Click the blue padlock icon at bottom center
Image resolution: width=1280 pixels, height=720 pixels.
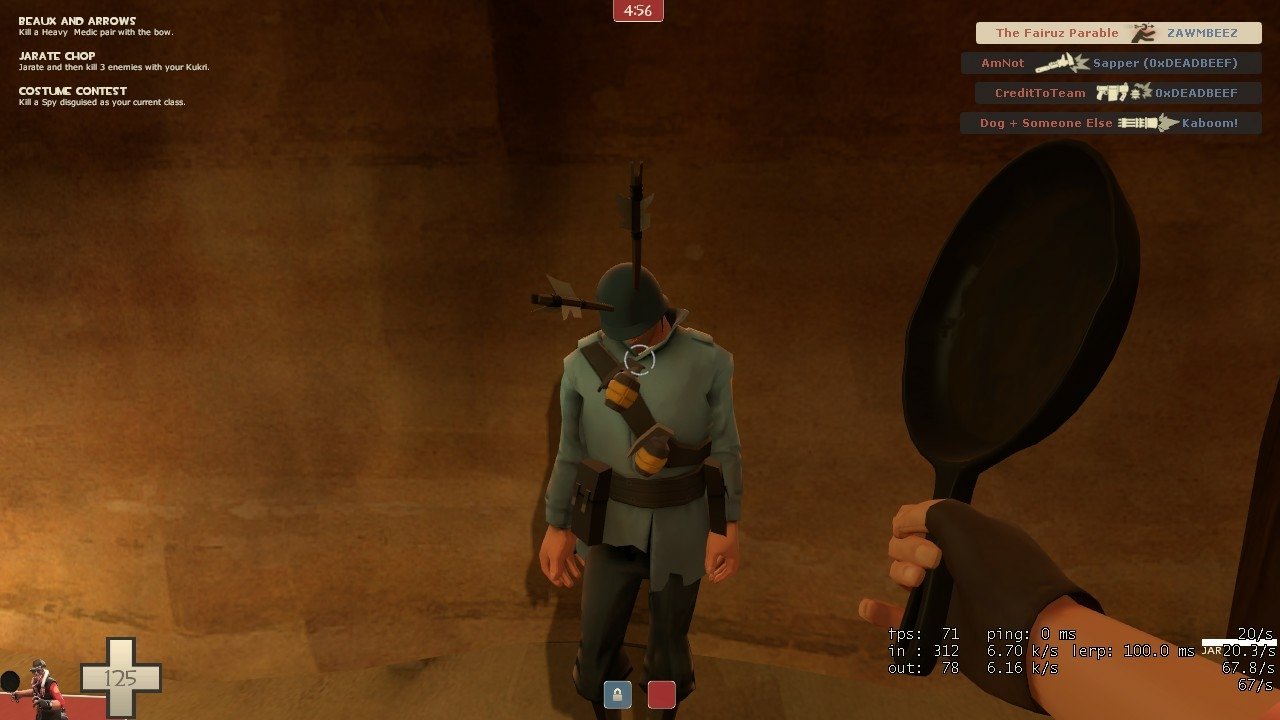coord(616,694)
